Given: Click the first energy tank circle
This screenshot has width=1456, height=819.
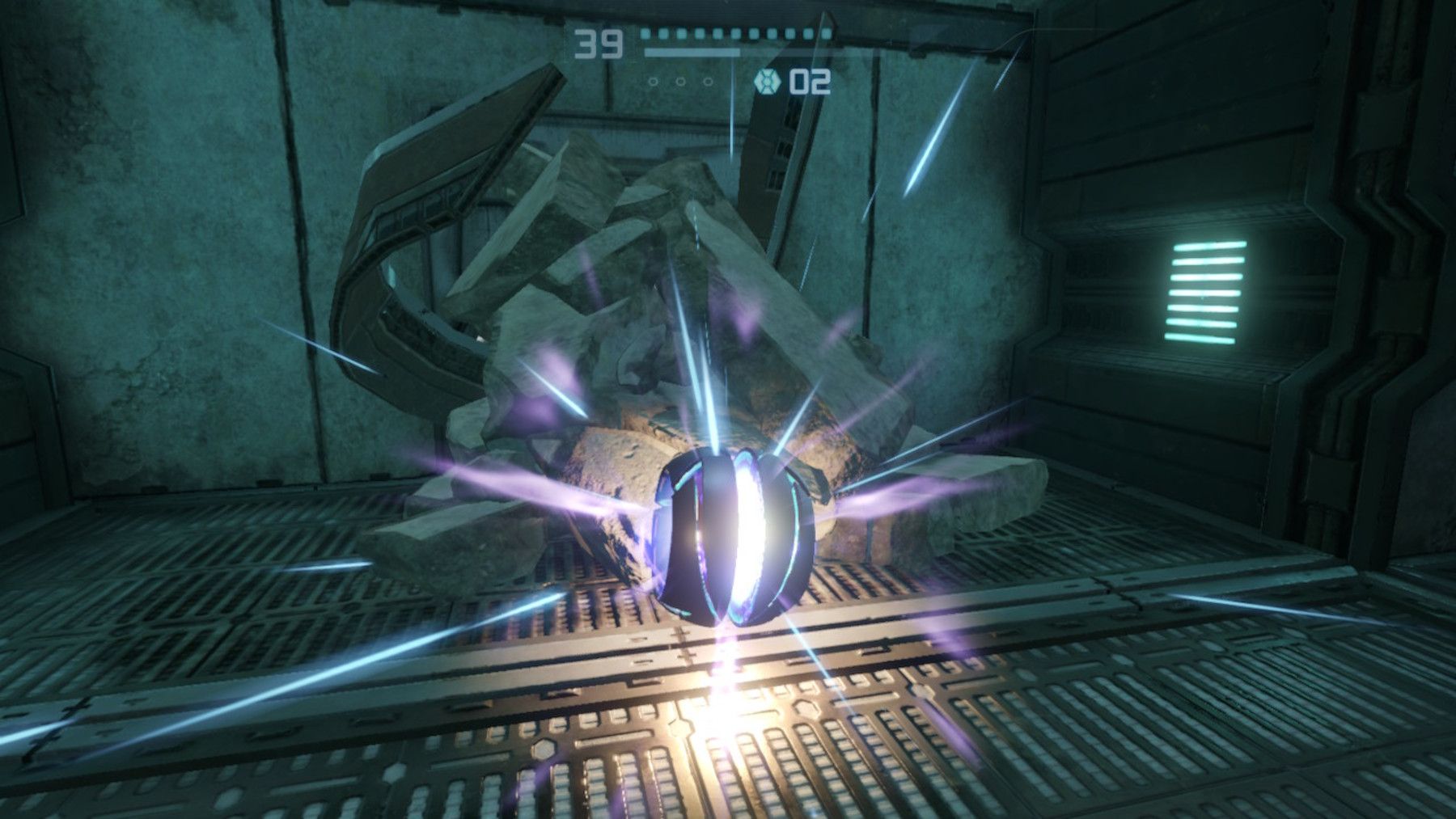Looking at the screenshot, I should click(653, 81).
